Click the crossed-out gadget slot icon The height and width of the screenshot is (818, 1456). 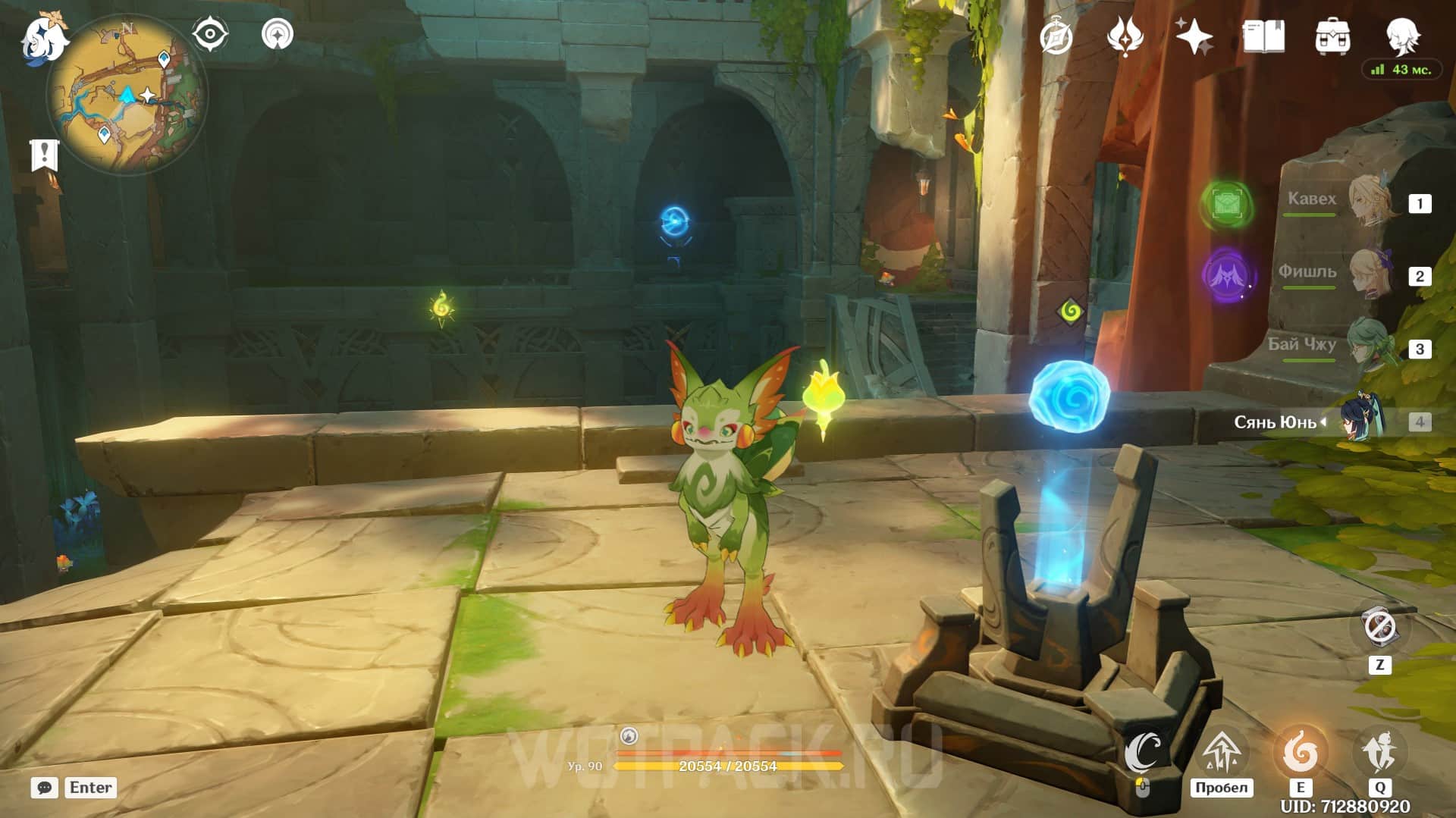(1379, 628)
